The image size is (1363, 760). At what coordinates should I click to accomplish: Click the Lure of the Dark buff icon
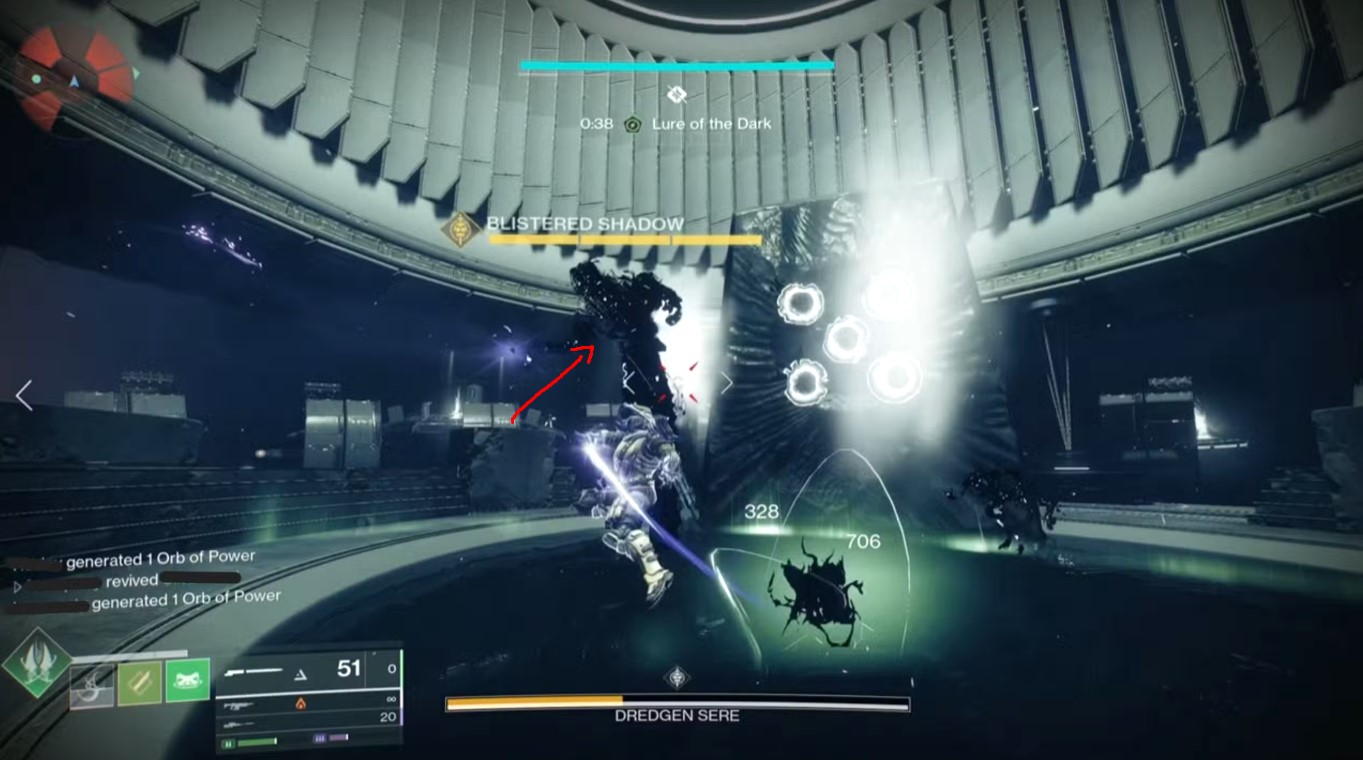632,124
